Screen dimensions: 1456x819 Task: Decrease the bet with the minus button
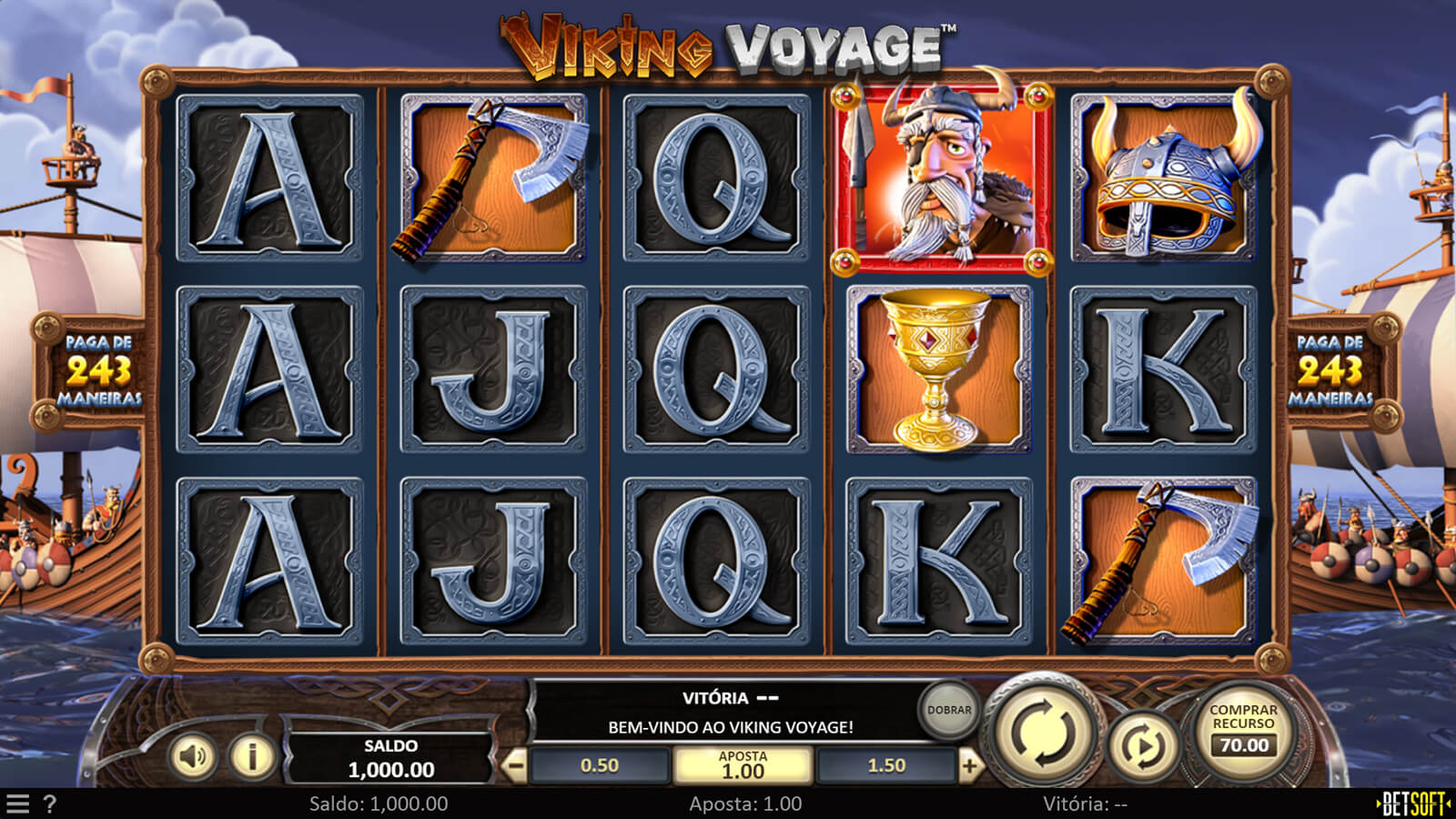coord(515,766)
